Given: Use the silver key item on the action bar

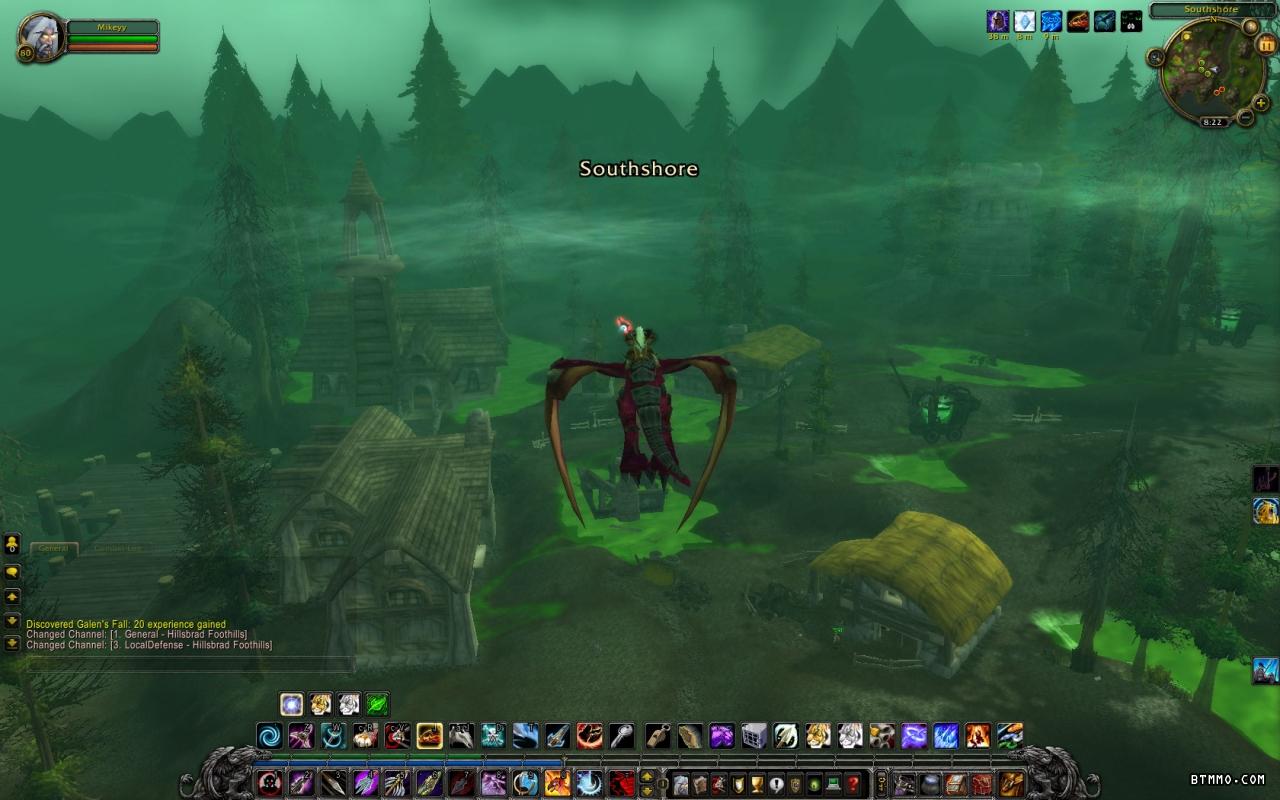Looking at the screenshot, I should [622, 737].
